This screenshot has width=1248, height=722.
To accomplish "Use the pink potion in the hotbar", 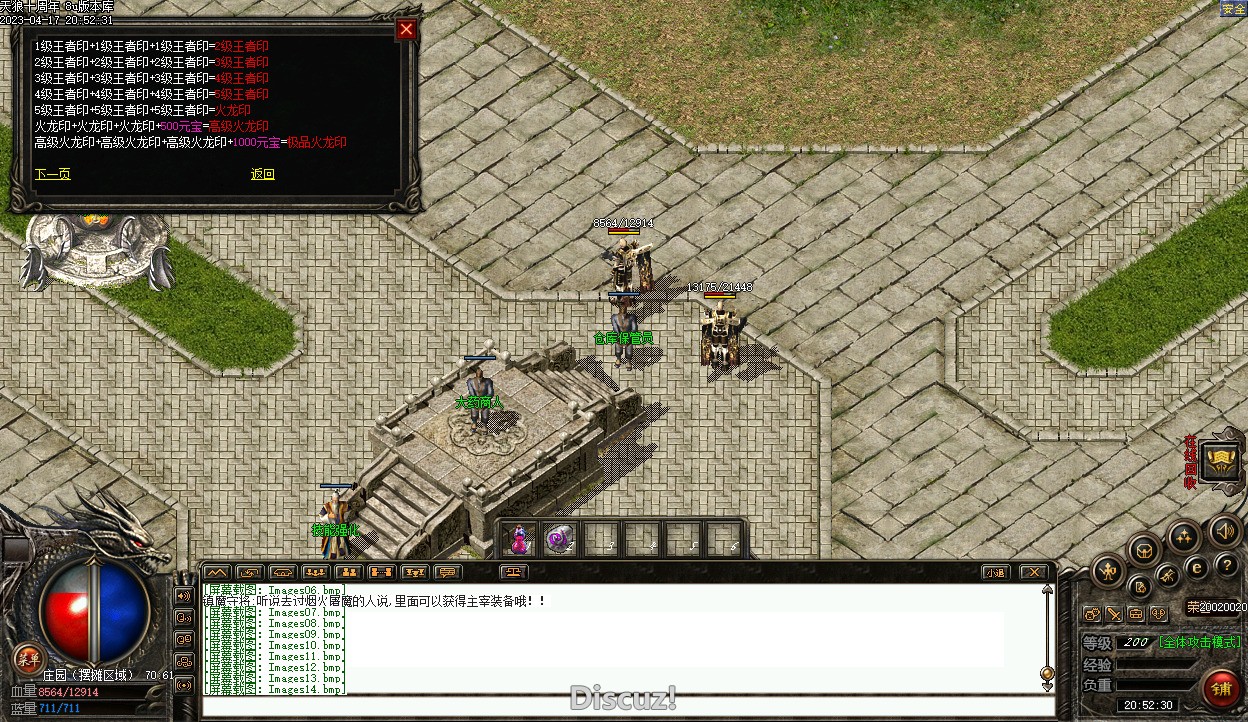I will 519,540.
